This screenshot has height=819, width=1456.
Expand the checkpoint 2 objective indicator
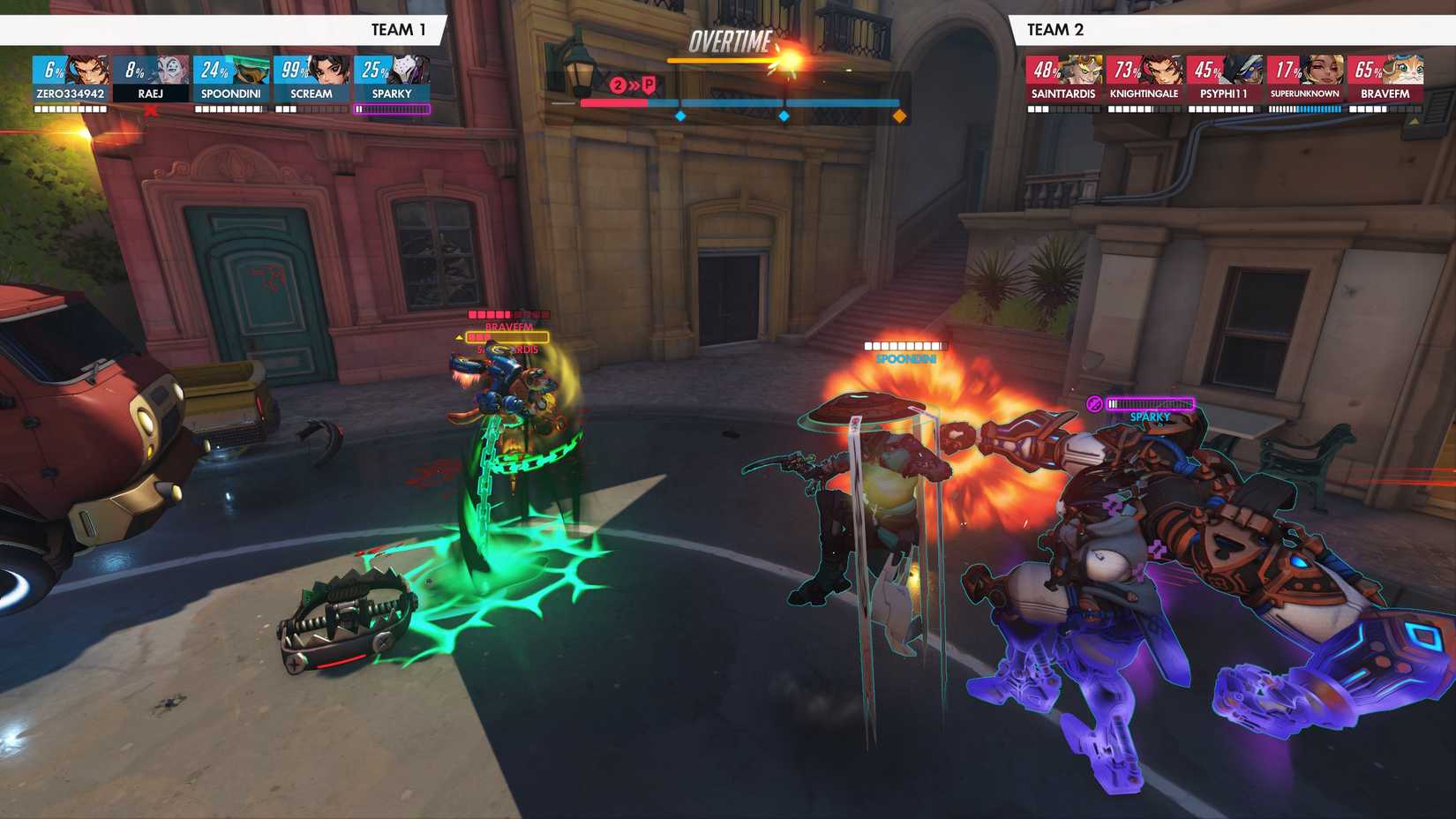[x=617, y=86]
